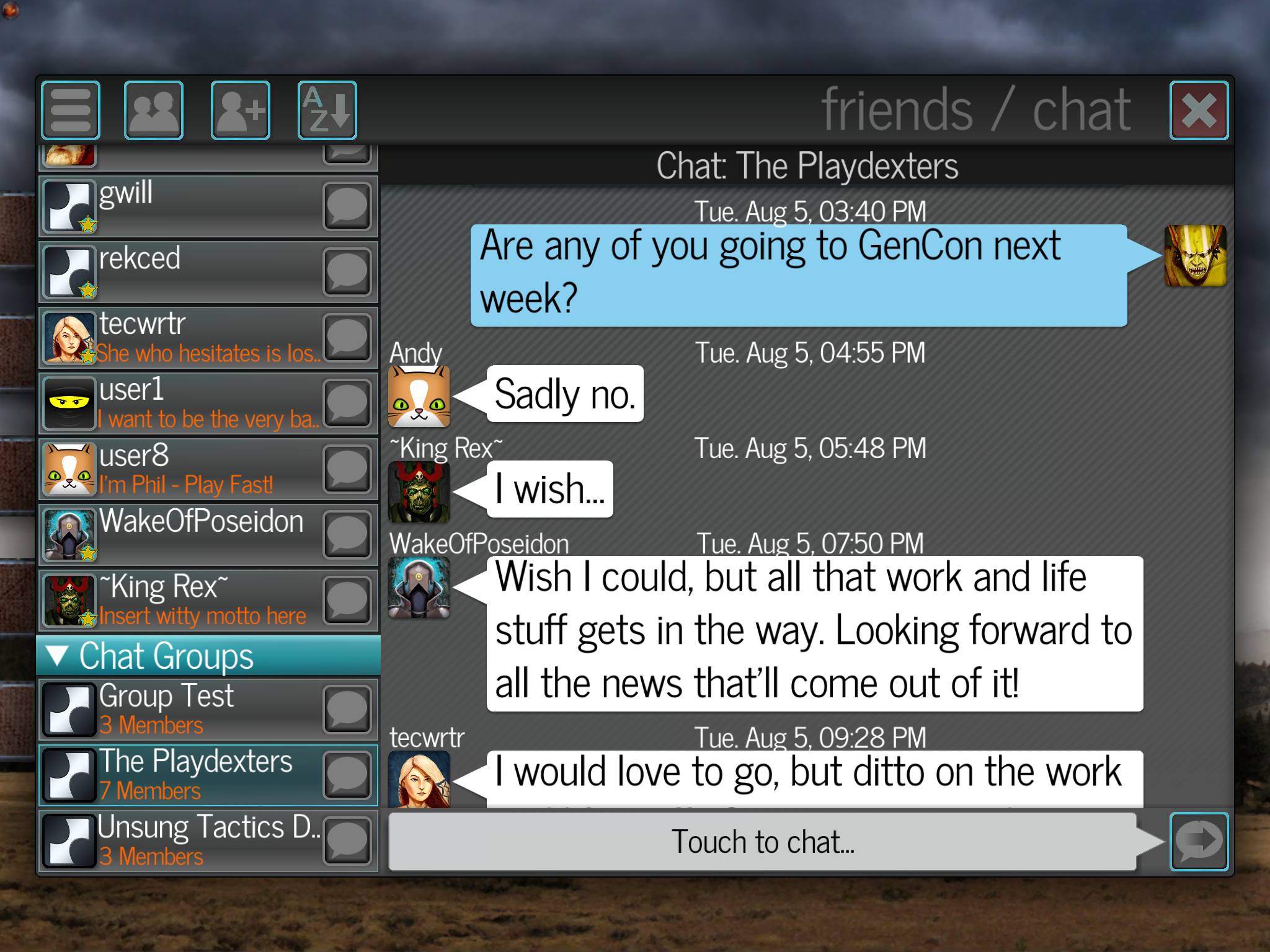Image resolution: width=1270 pixels, height=952 pixels.
Task: Close the friends / chat window
Action: pos(1198,111)
